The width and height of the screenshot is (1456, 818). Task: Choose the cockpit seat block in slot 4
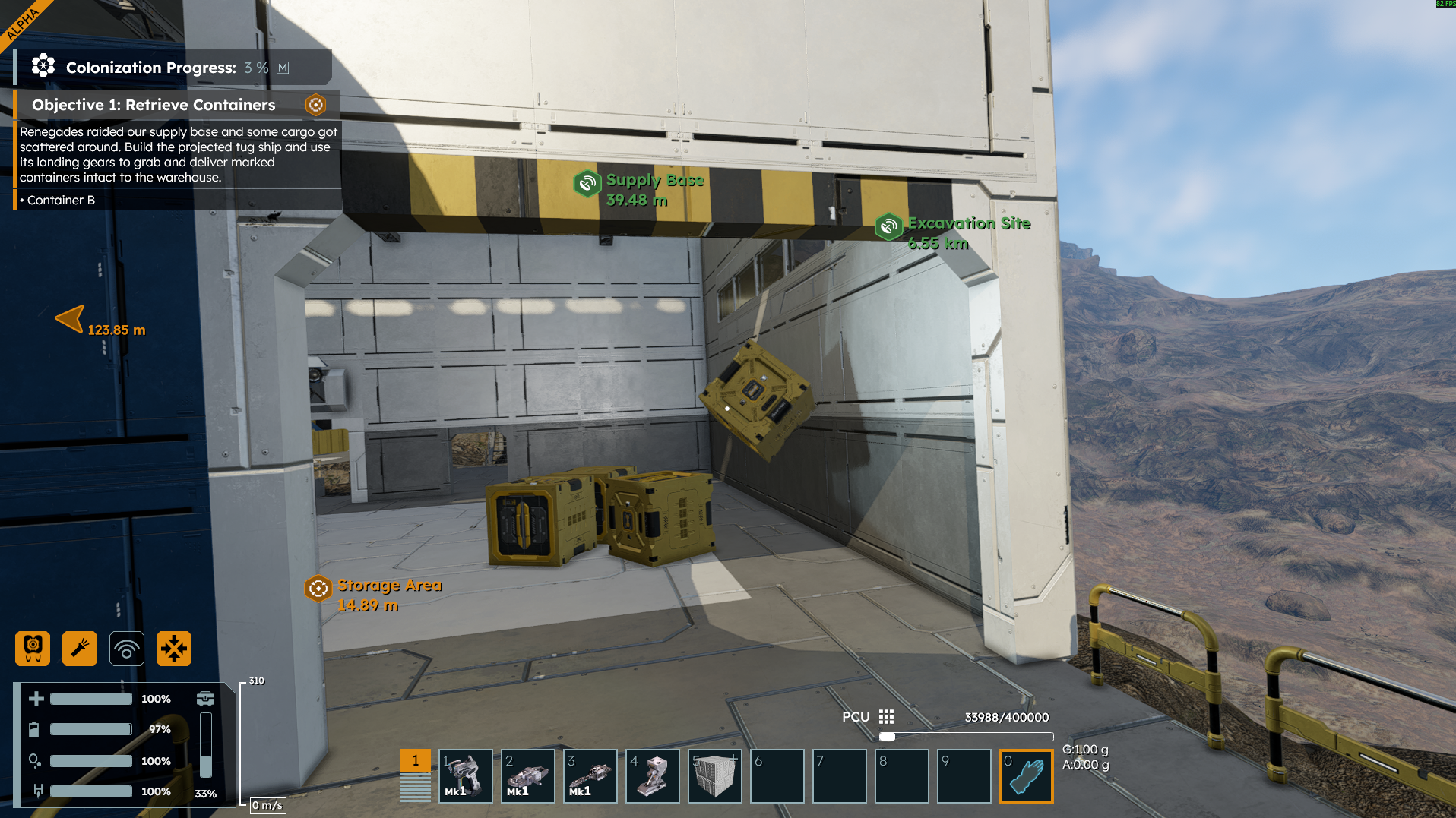(653, 775)
